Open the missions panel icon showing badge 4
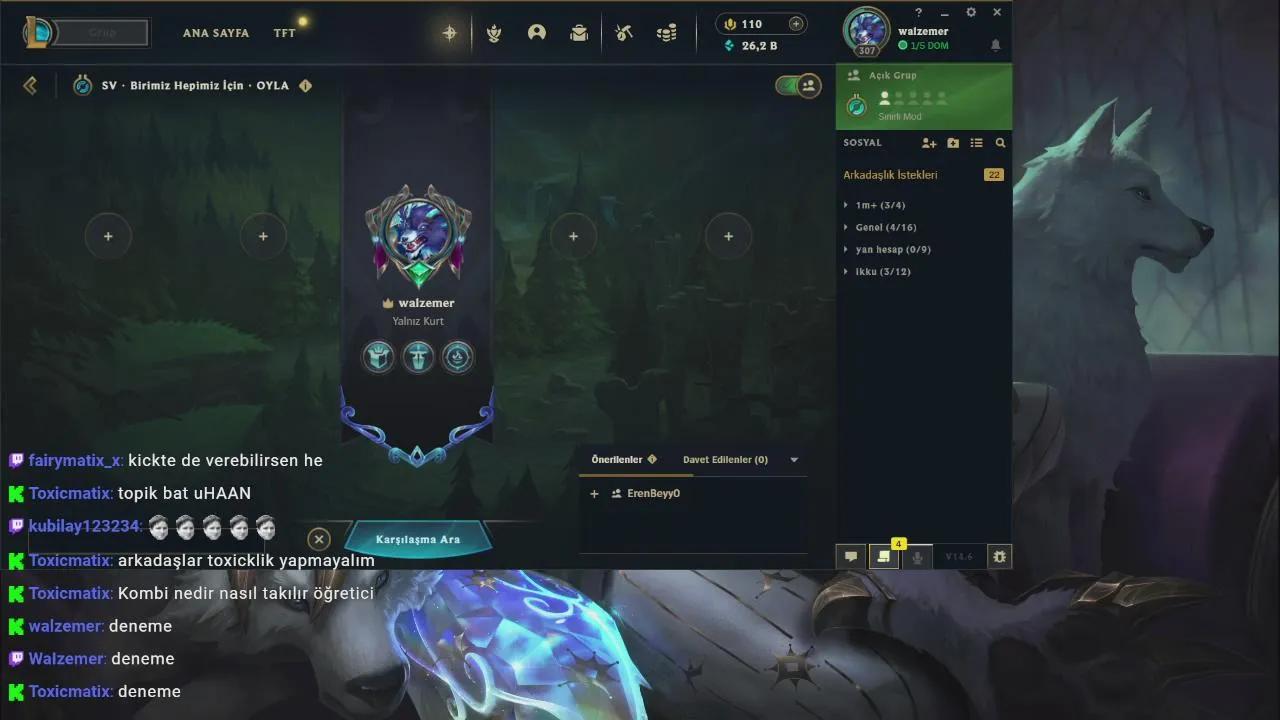 click(x=884, y=556)
